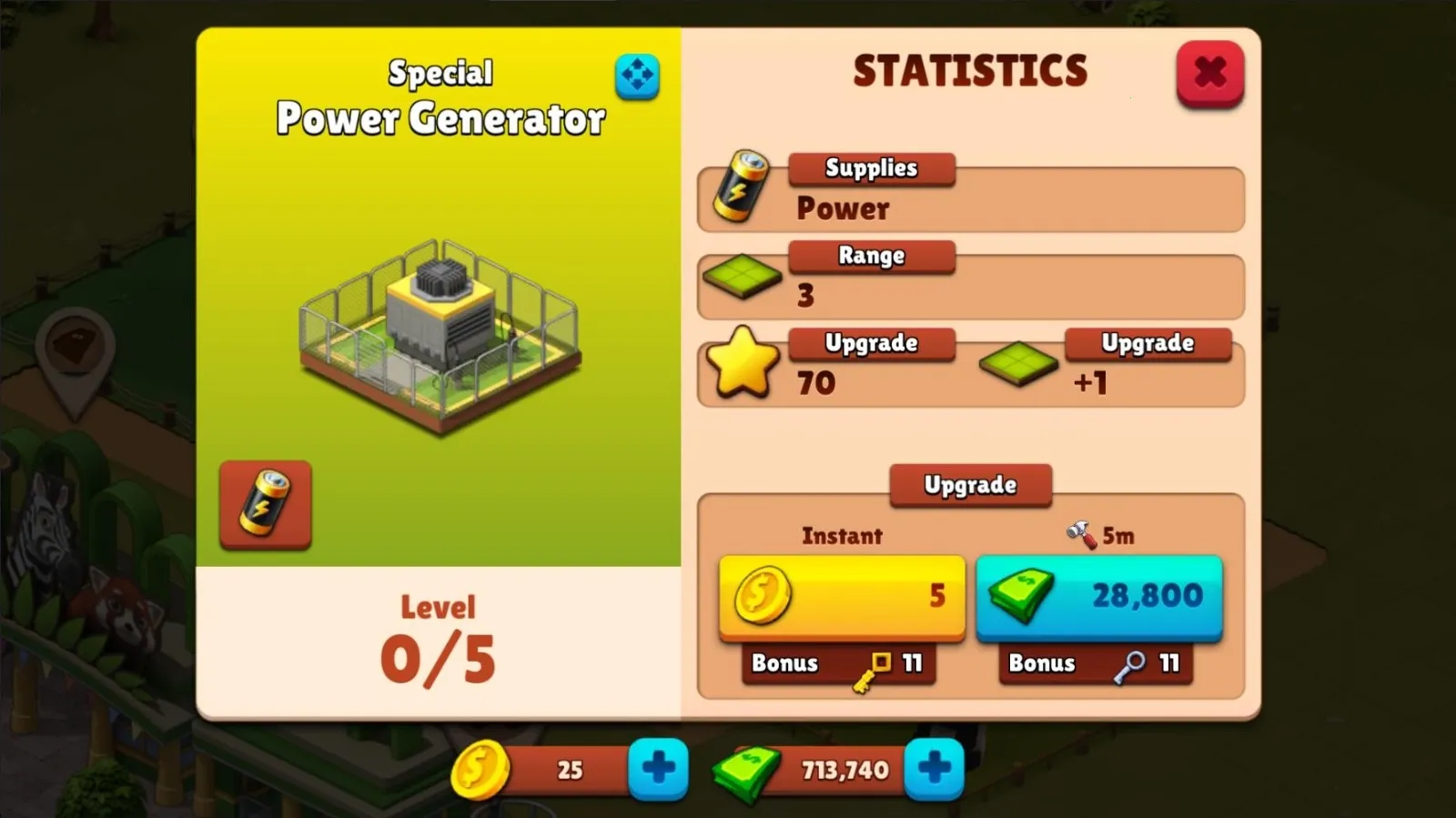
Task: Click the Upgrade header above the cost options
Action: tap(969, 485)
